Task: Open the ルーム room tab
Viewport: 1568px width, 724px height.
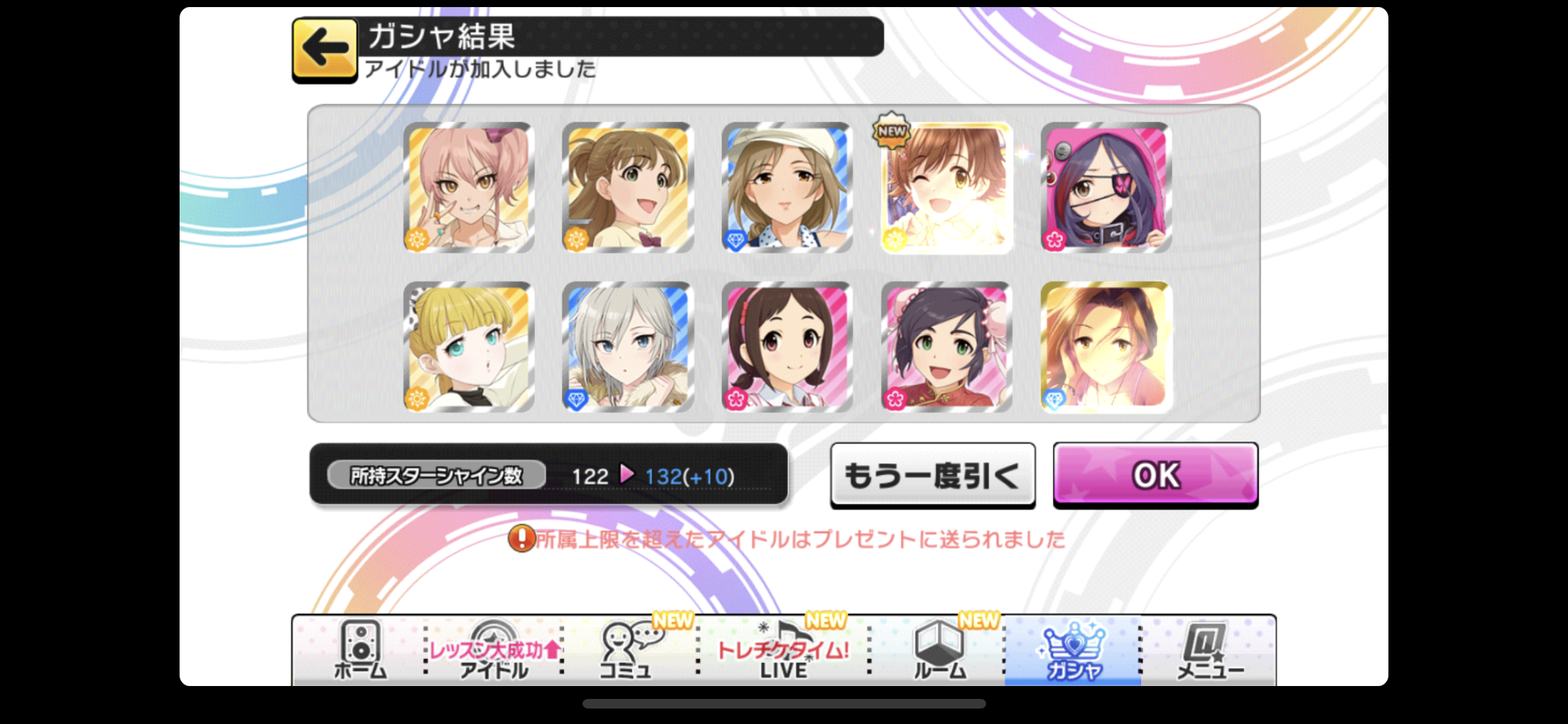Action: pos(940,650)
